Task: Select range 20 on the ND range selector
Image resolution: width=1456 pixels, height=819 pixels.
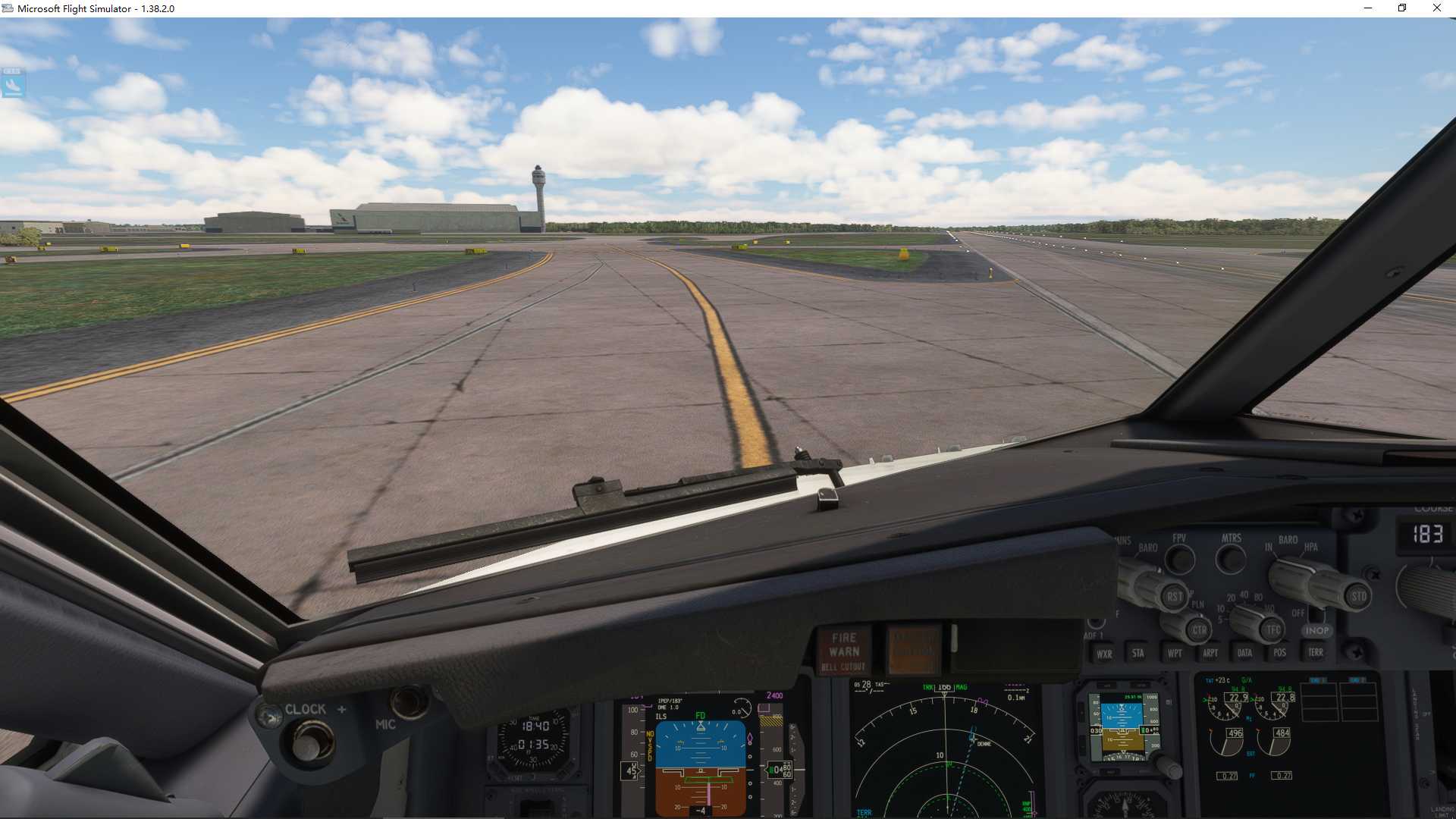Action: click(1230, 598)
